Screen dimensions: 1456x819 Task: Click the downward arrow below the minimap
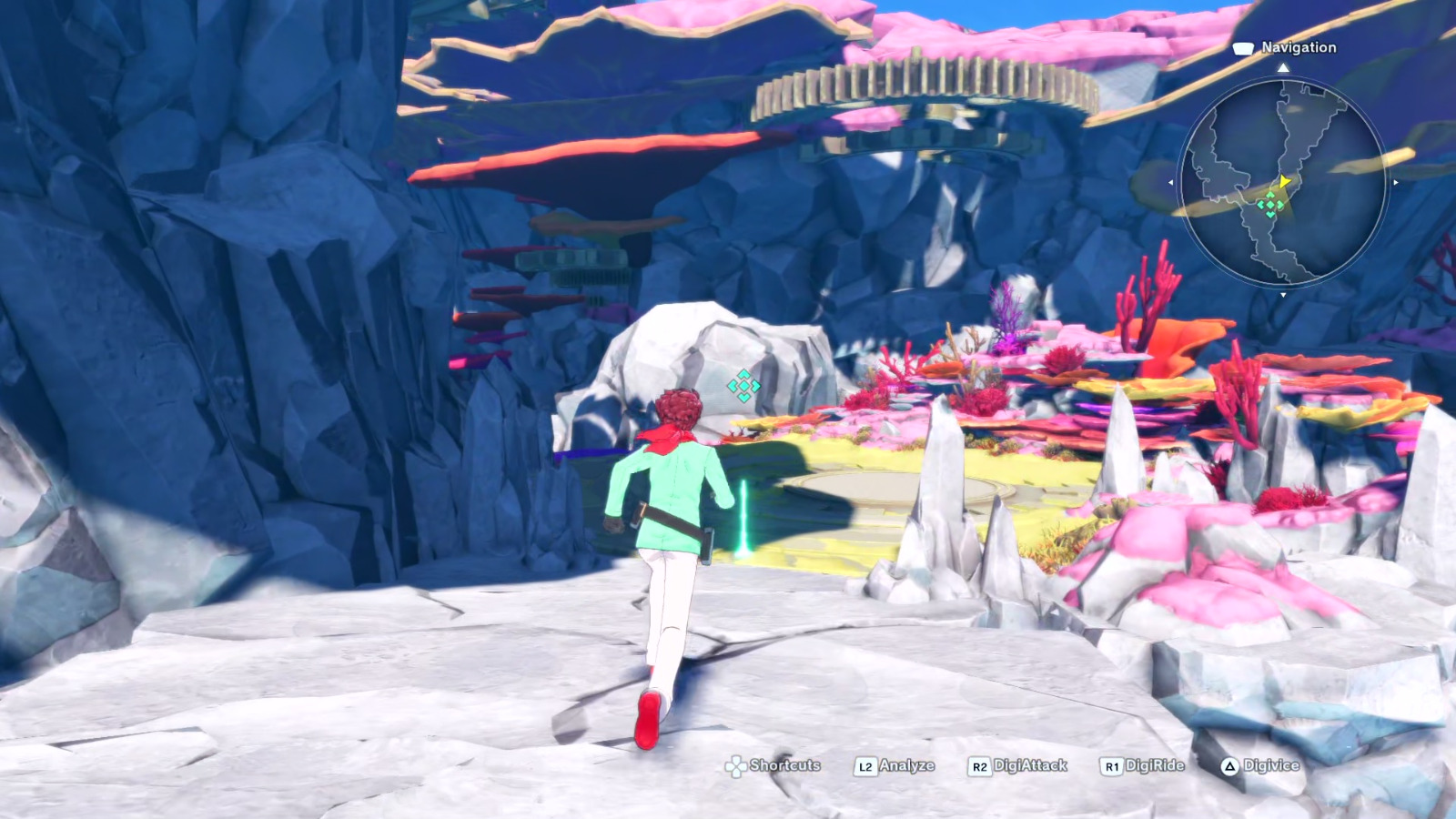pyautogui.click(x=1282, y=294)
